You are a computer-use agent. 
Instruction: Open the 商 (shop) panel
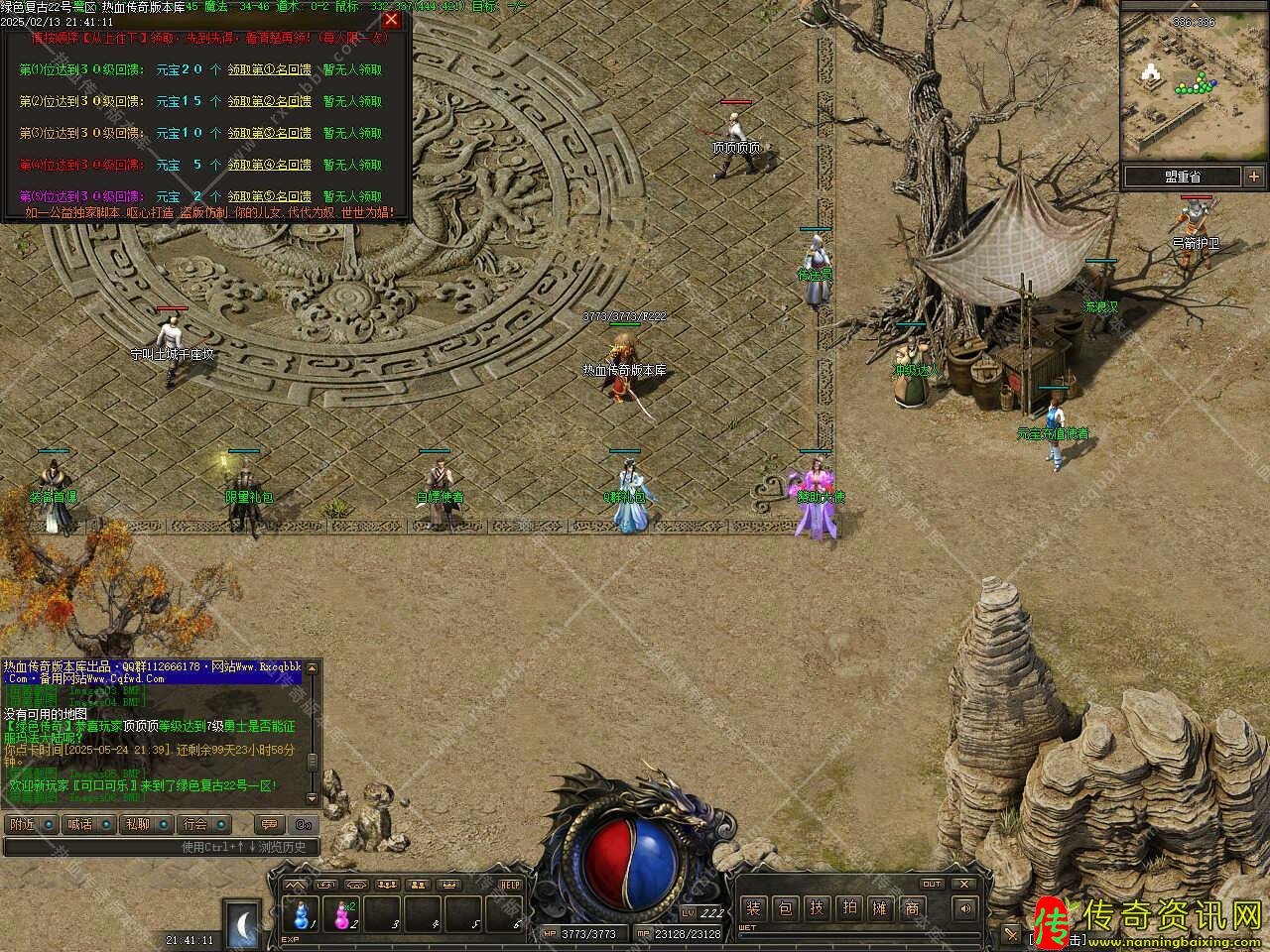(912, 907)
